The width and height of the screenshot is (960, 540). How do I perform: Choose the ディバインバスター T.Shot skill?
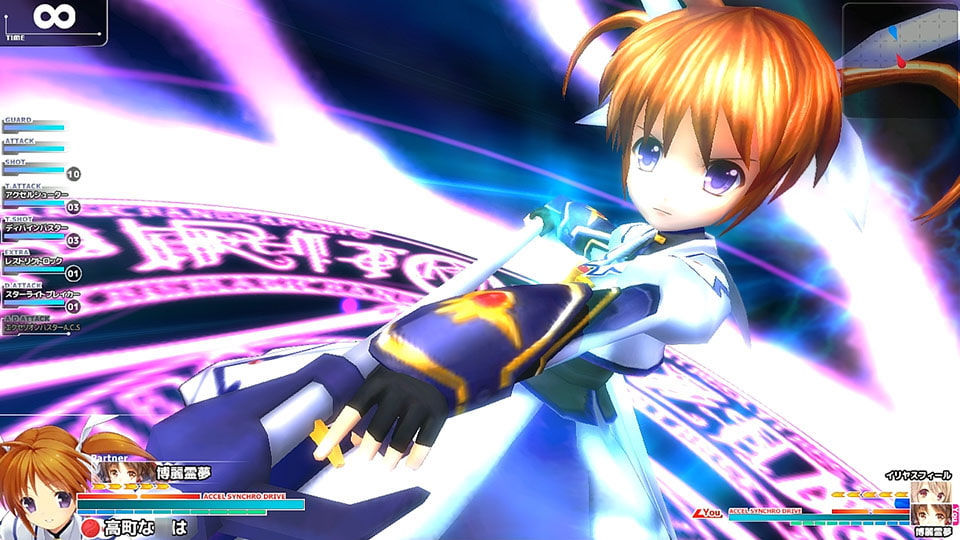point(36,228)
